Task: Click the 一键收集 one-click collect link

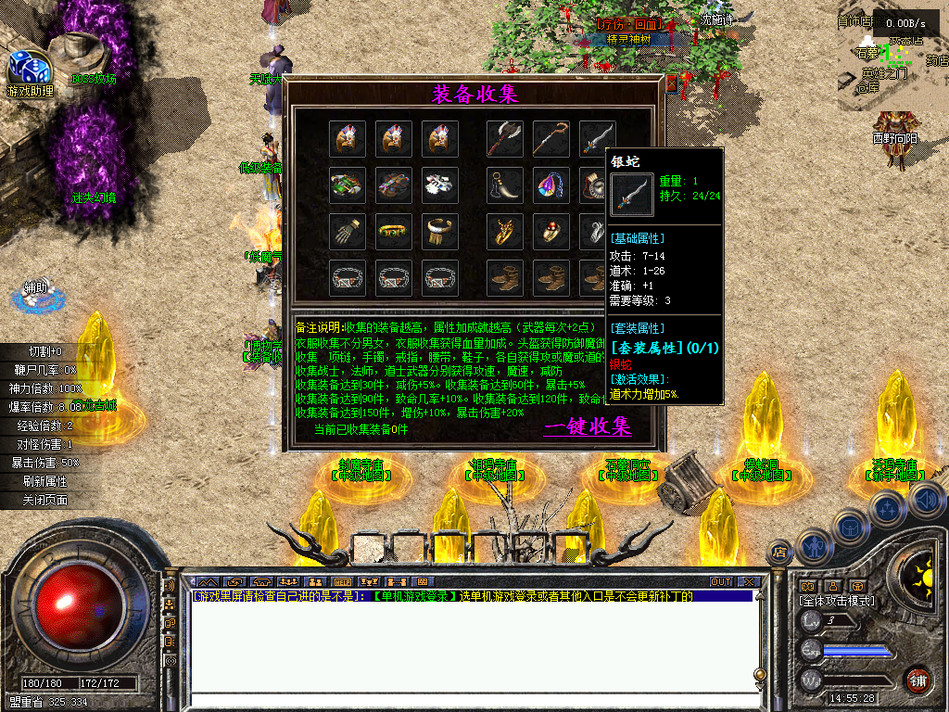Action: [587, 427]
